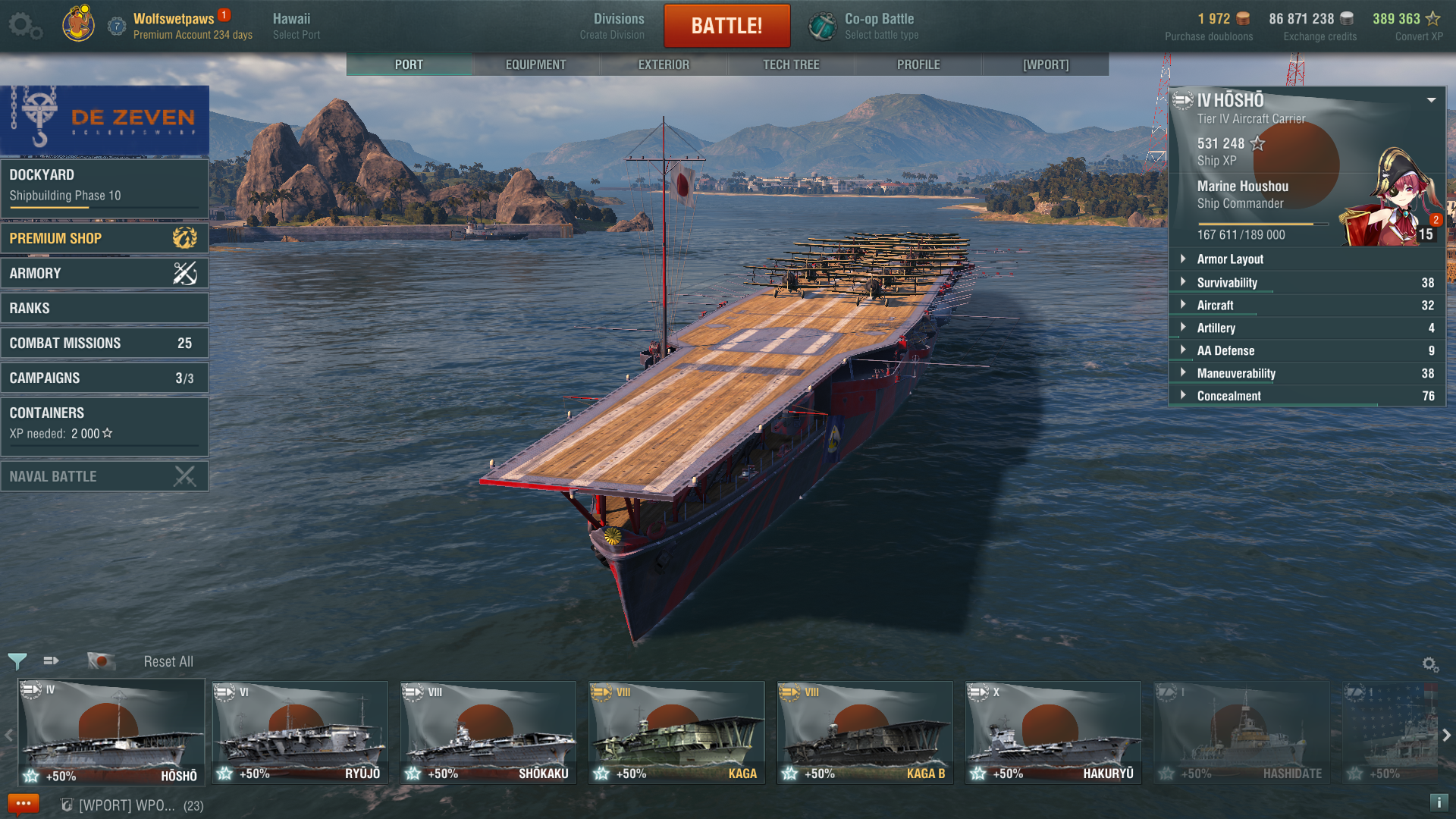Switch to the Equipment tab
The width and height of the screenshot is (1456, 819).
coord(535,64)
